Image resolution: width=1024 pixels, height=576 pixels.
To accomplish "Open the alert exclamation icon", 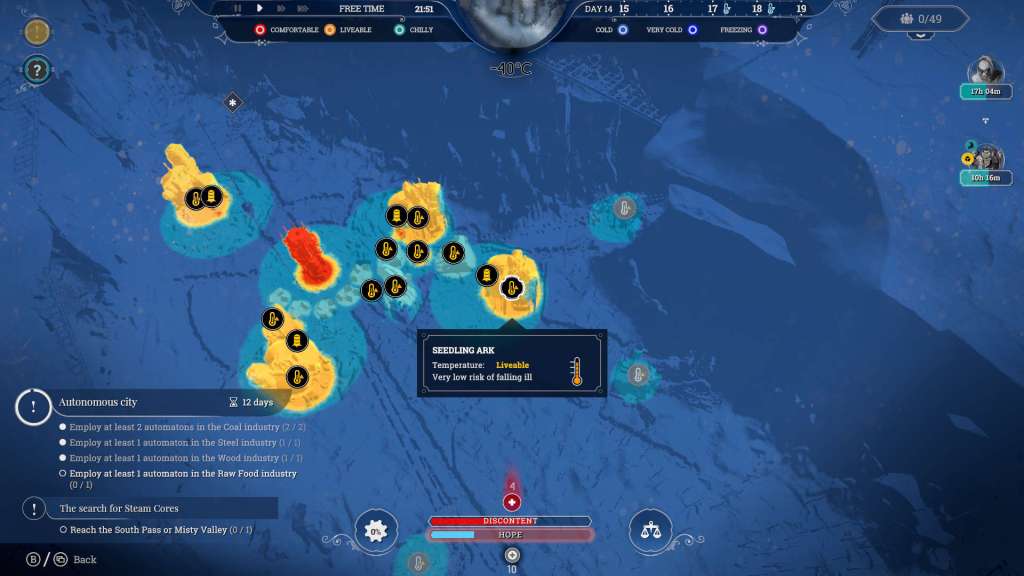I will [38, 32].
